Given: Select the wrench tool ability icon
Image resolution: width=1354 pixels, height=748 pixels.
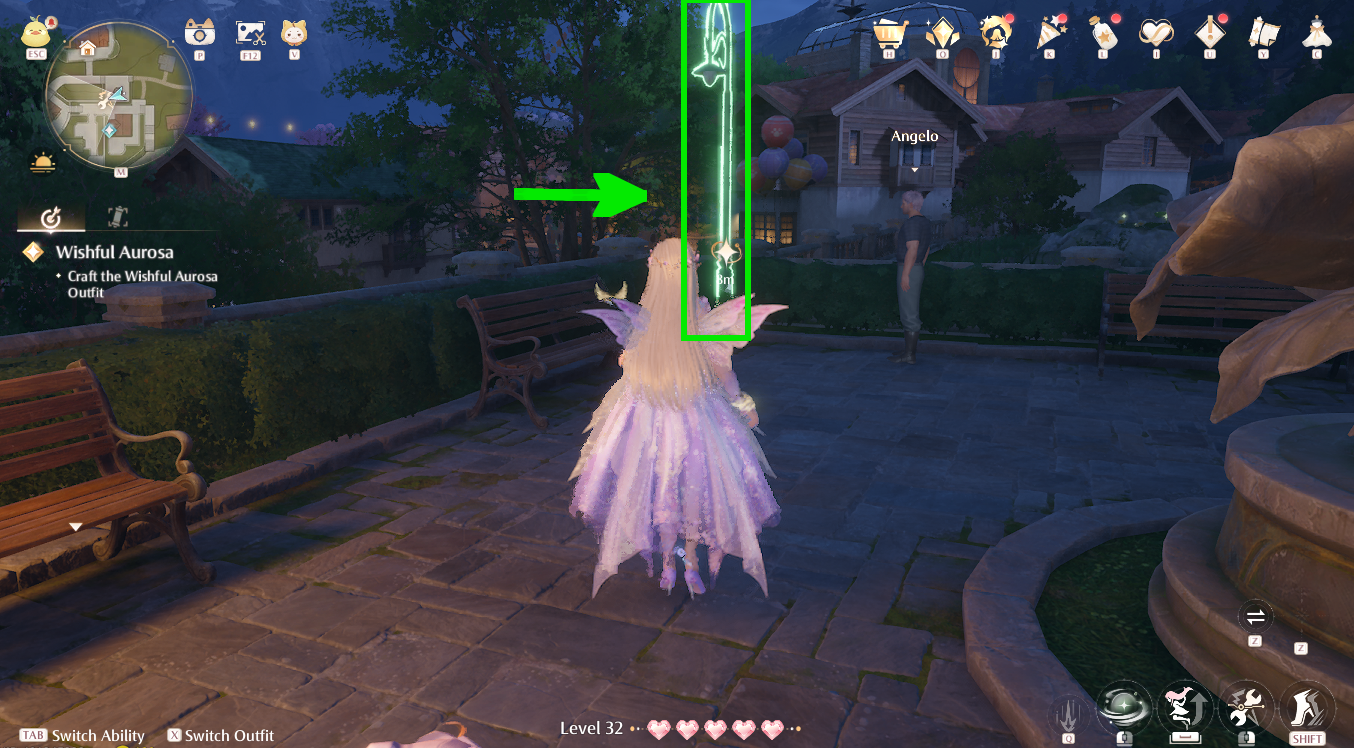Looking at the screenshot, I should point(1245,707).
